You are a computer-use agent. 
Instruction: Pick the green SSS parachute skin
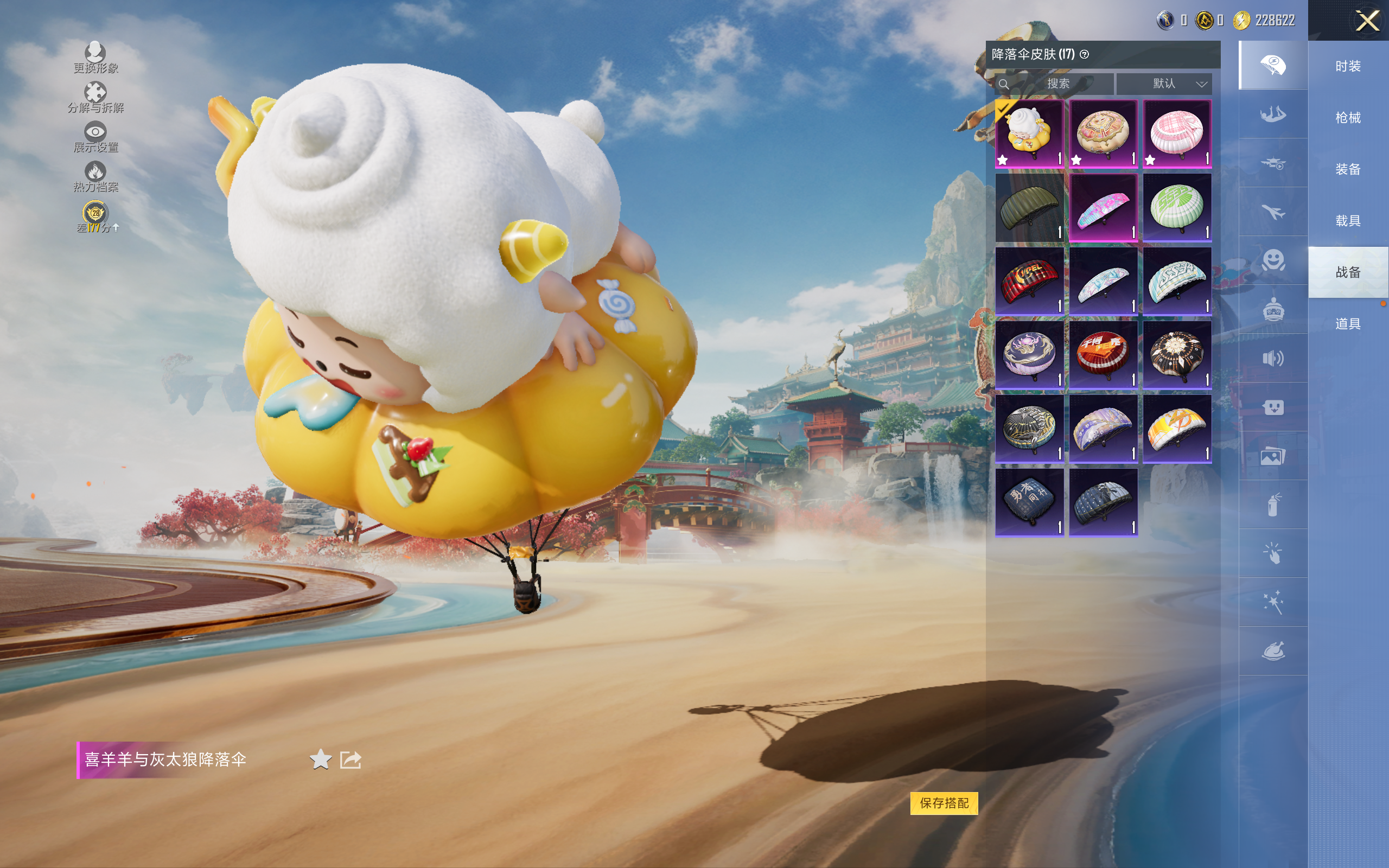tap(1177, 208)
